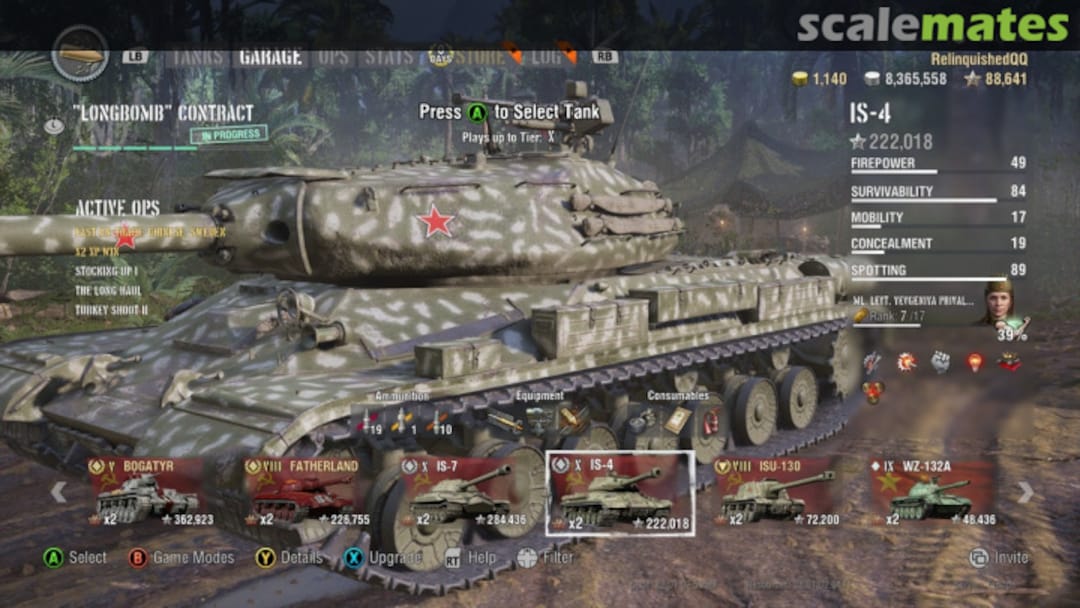The height and width of the screenshot is (608, 1080).
Task: Pick the highlighted IS-4 tank card
Action: [x=620, y=492]
